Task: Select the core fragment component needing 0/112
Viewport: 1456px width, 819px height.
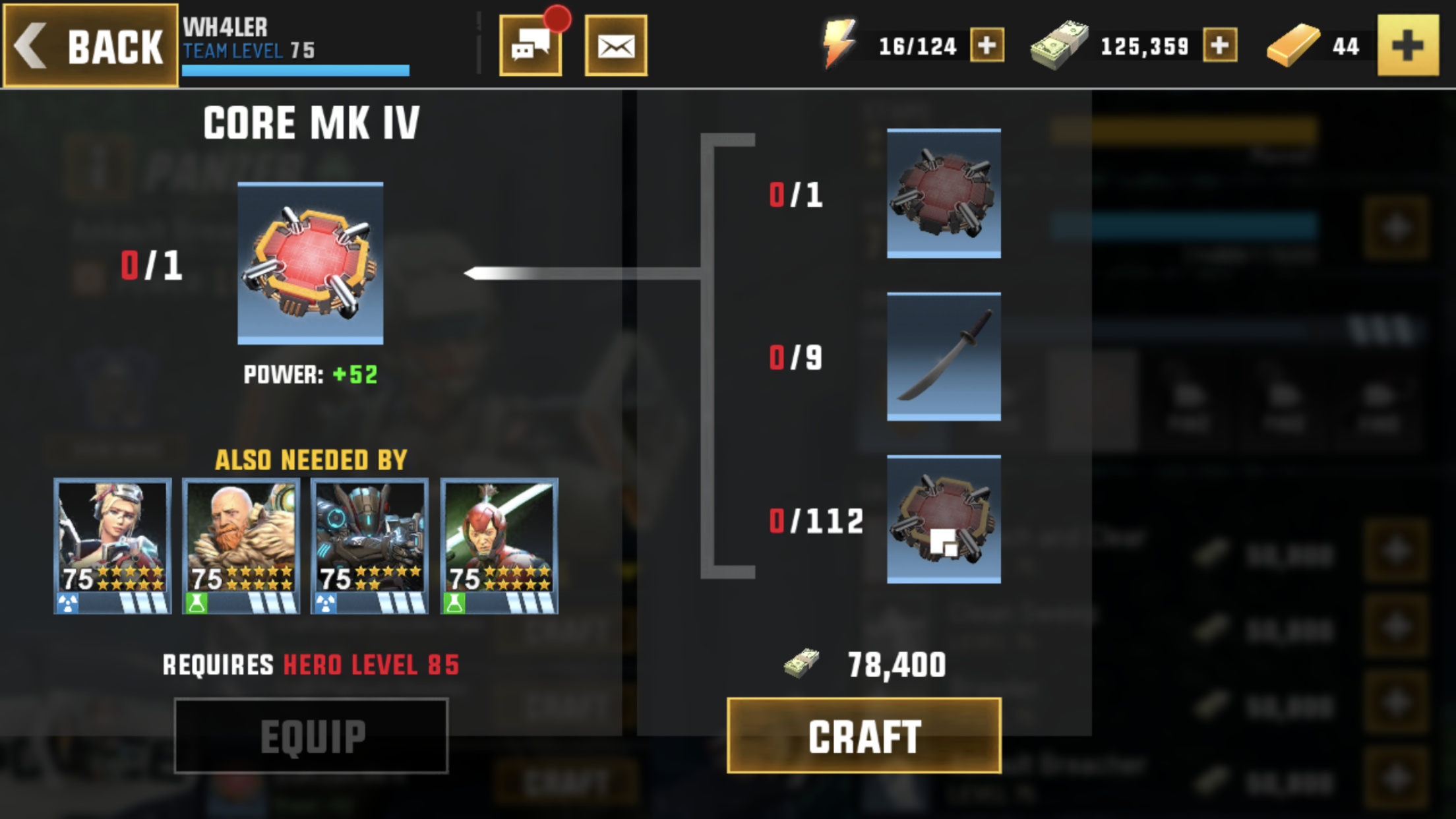Action: point(944,519)
